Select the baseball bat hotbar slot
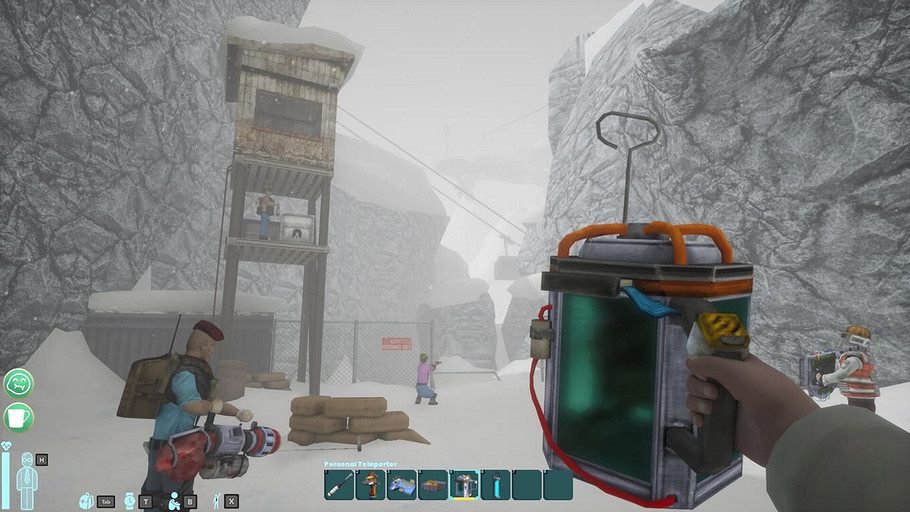Screen dimensions: 910x512 339,485
